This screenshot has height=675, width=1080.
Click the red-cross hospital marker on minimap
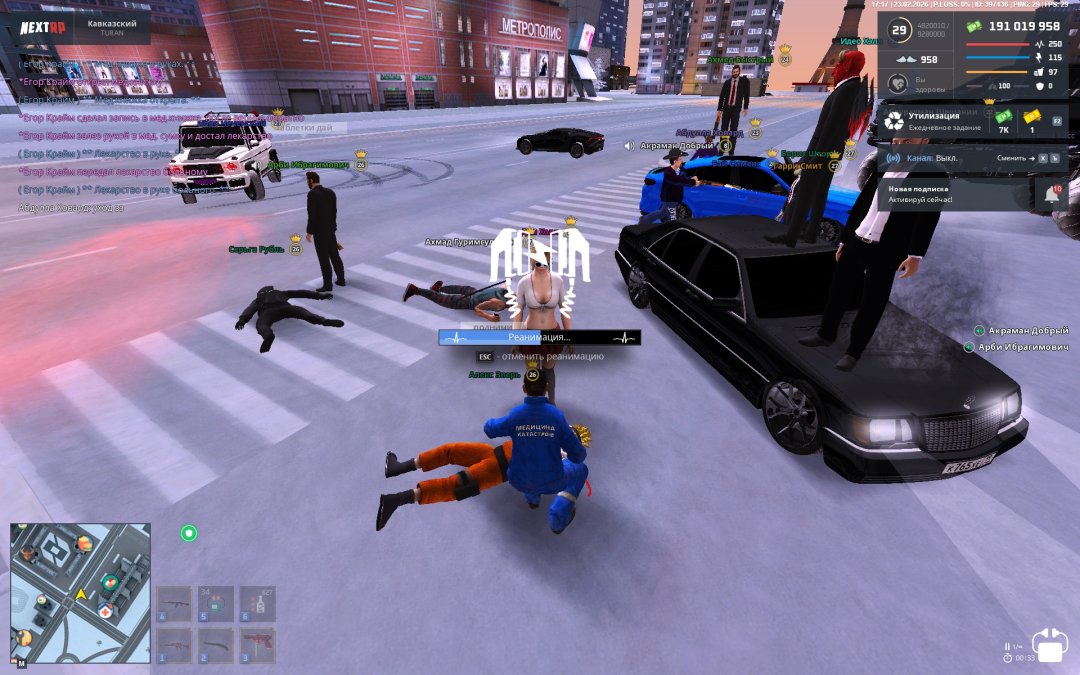tap(104, 609)
